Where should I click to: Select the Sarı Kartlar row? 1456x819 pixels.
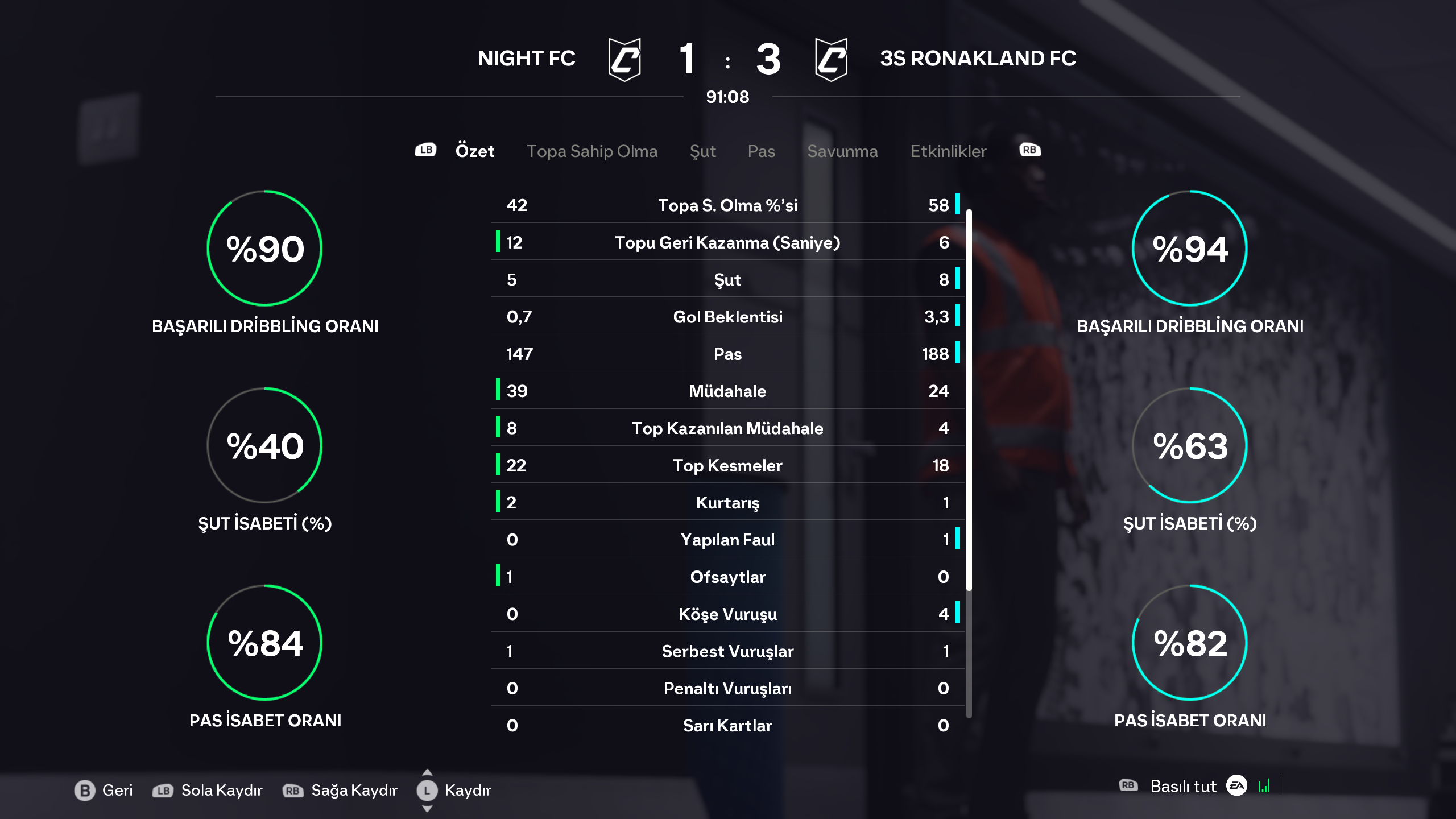727,726
